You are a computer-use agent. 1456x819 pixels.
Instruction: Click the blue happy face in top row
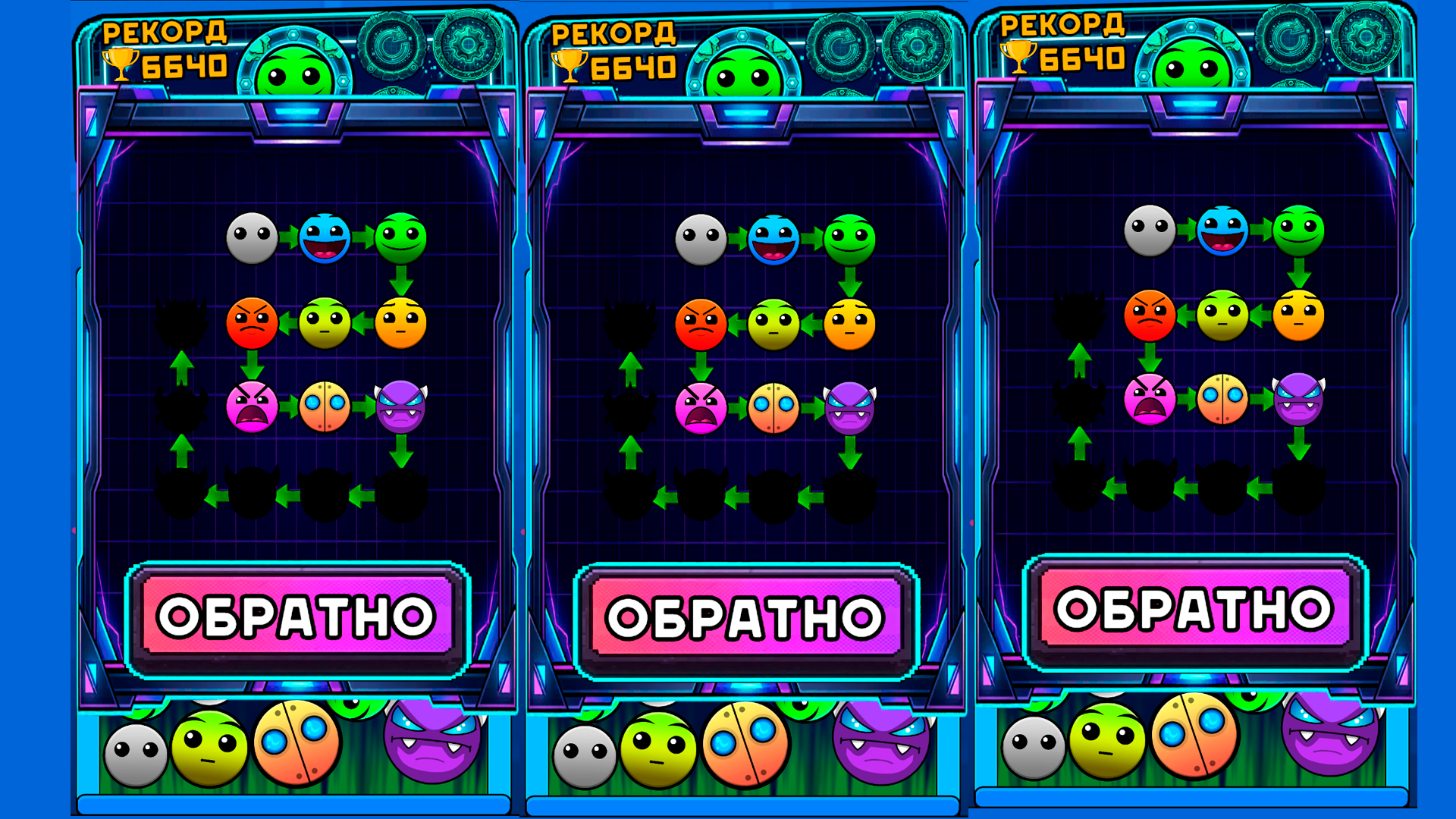(326, 239)
